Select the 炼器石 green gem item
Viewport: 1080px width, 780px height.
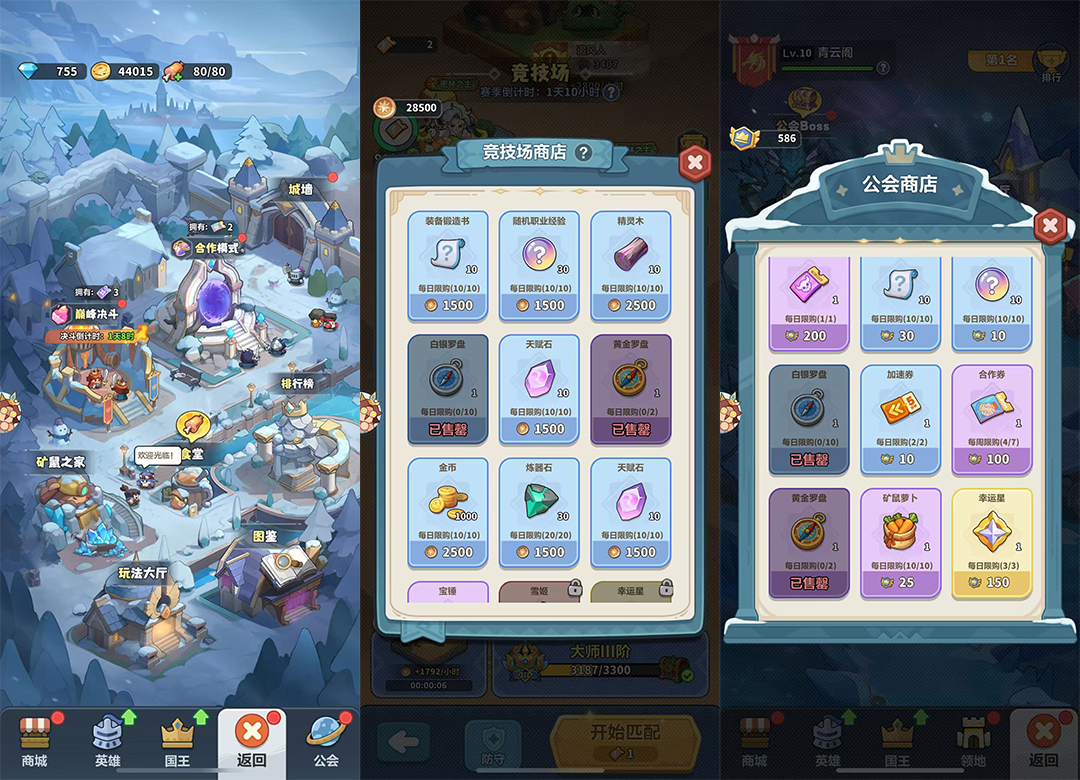(540, 511)
